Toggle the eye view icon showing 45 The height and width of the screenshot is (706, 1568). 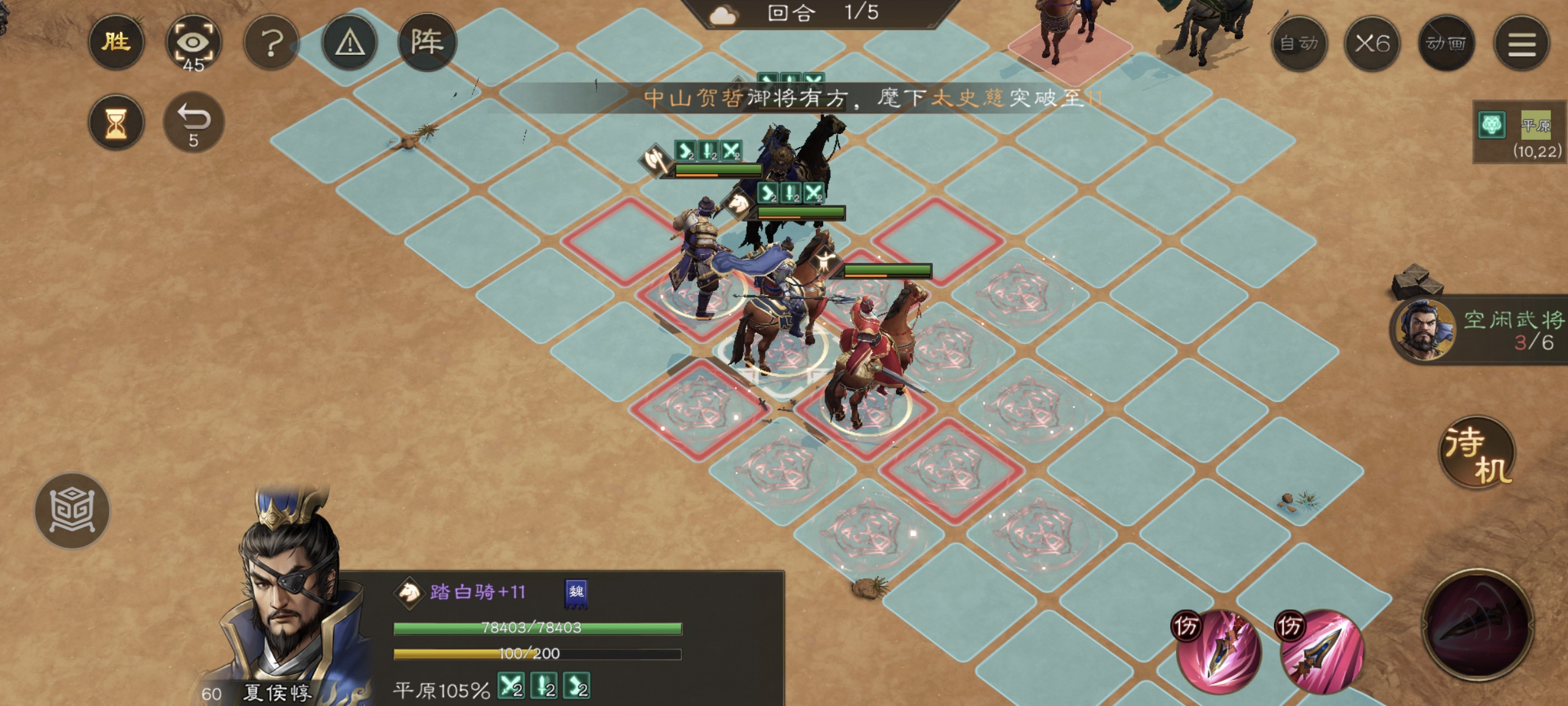click(193, 44)
